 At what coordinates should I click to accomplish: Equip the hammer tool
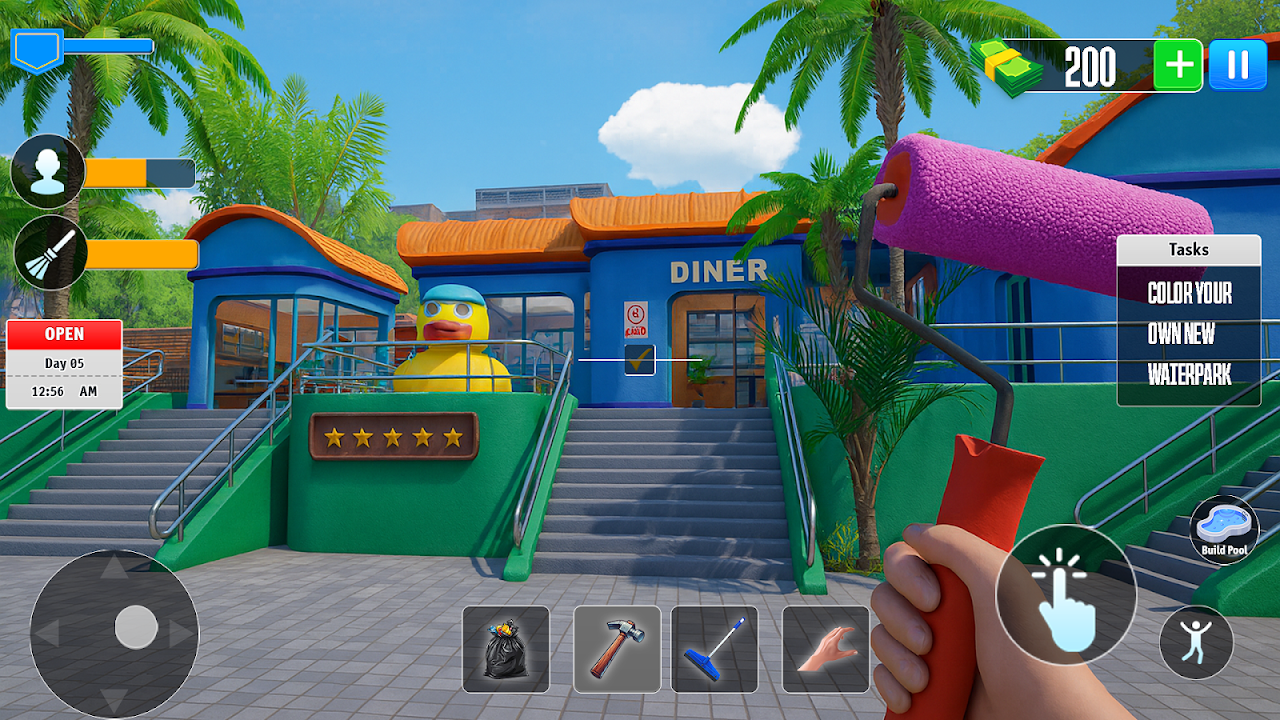[x=617, y=649]
